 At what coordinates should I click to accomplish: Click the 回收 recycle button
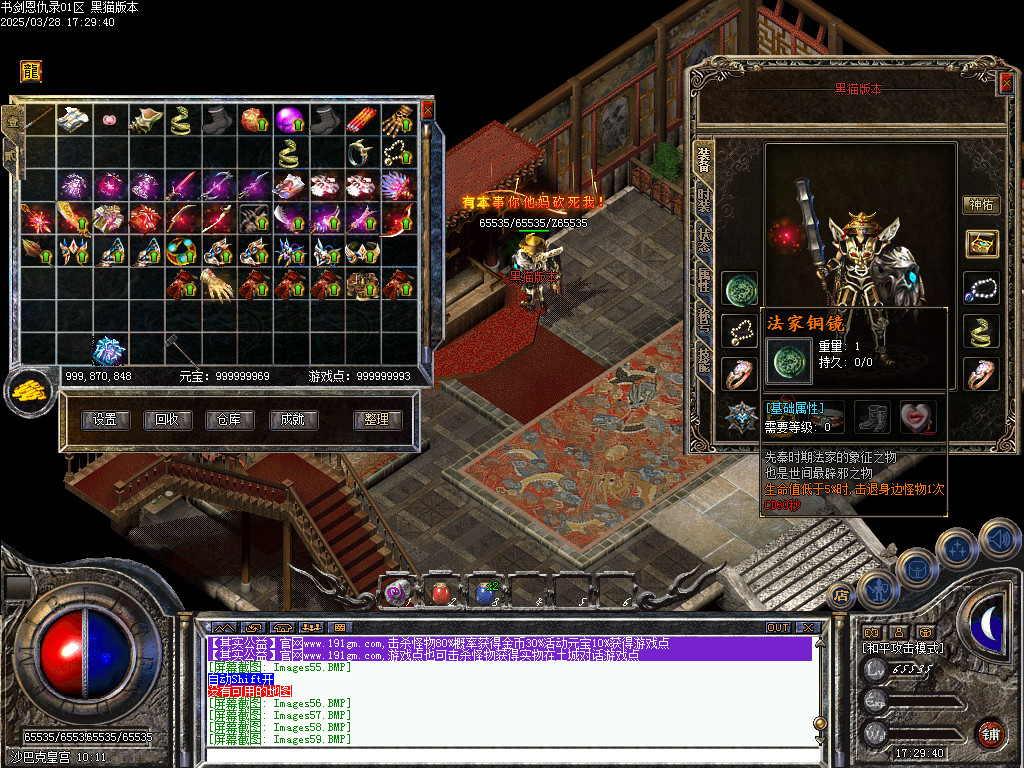167,420
